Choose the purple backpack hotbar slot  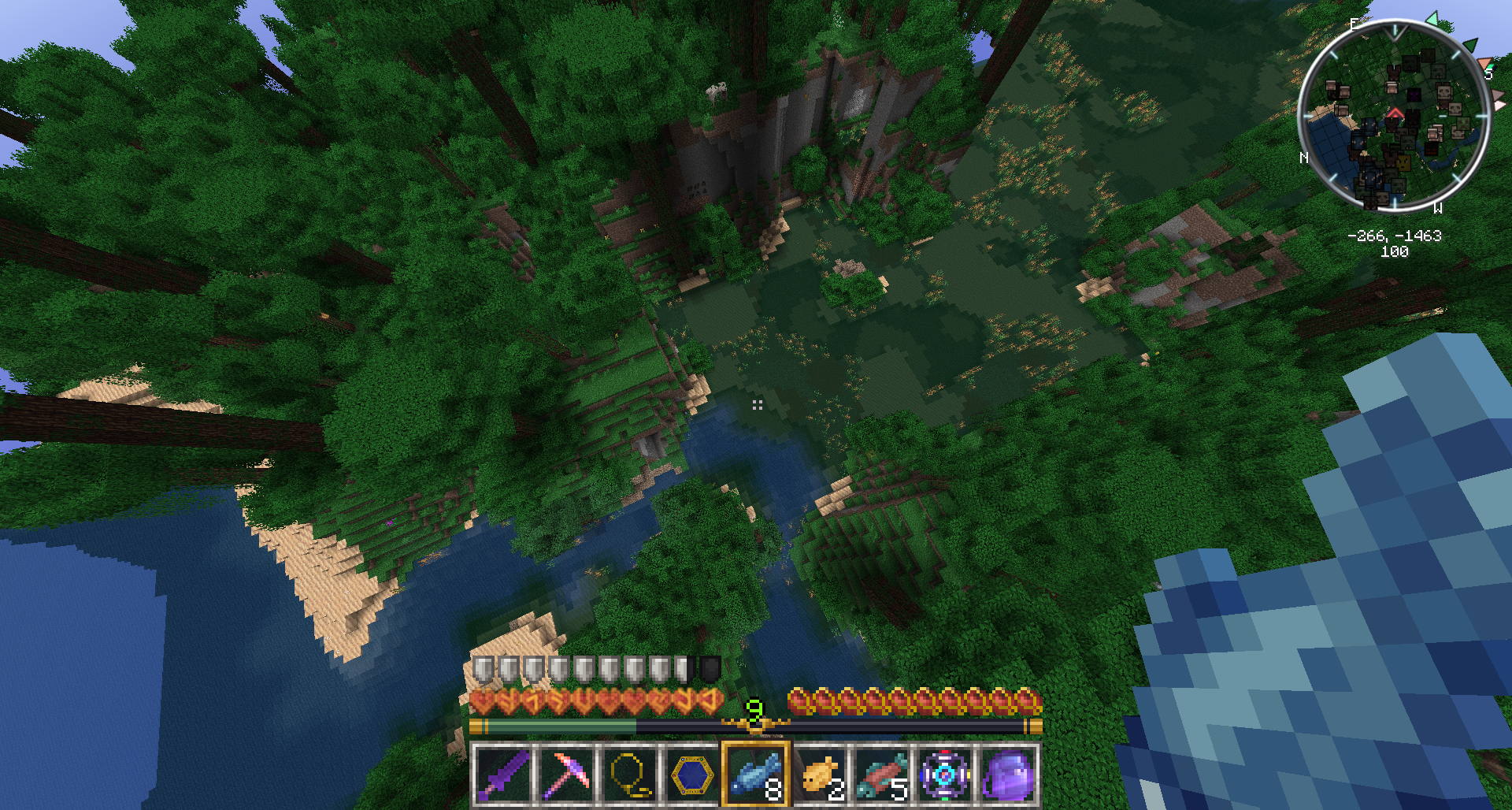[1008, 775]
